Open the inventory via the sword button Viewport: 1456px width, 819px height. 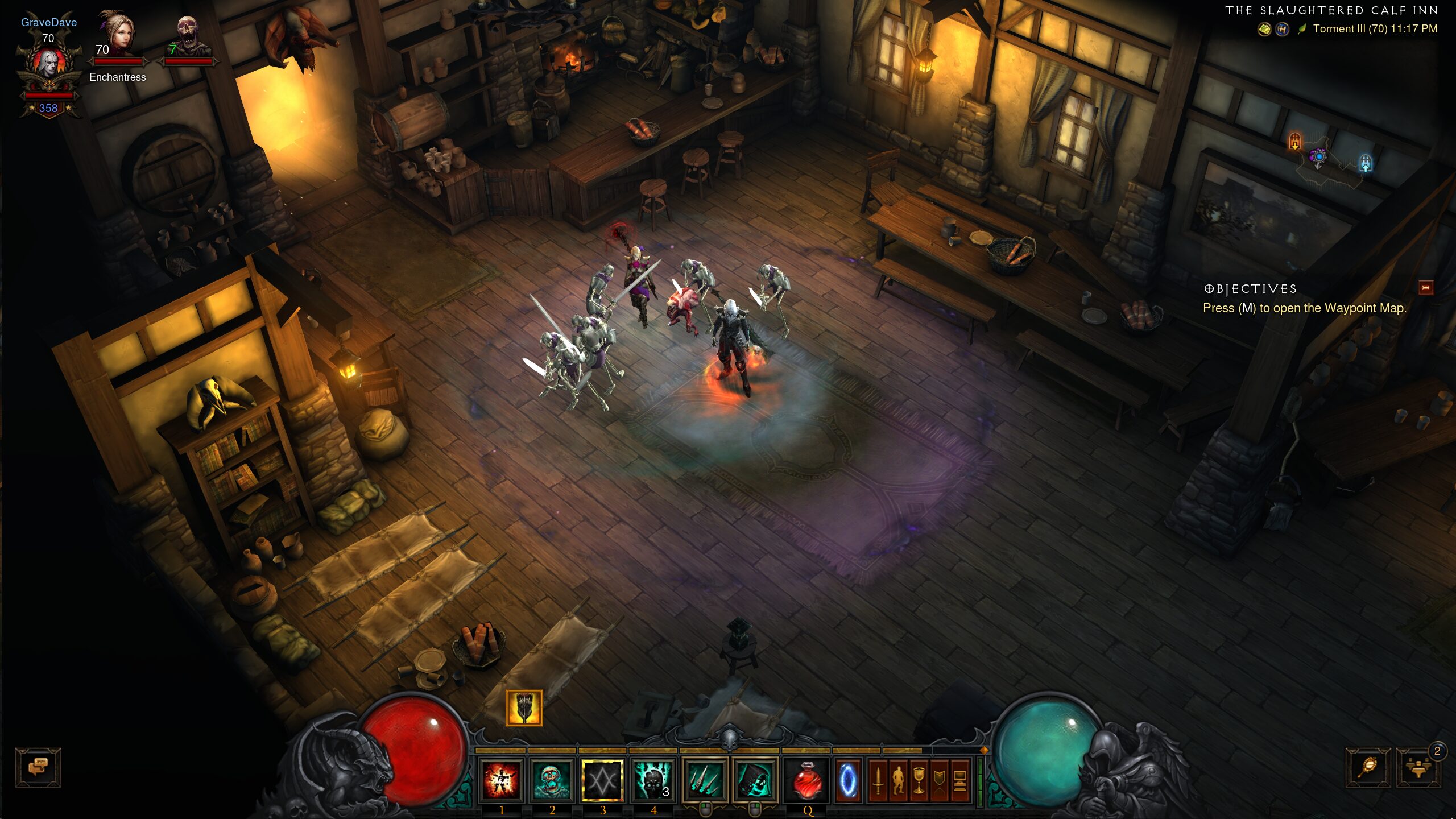click(878, 780)
